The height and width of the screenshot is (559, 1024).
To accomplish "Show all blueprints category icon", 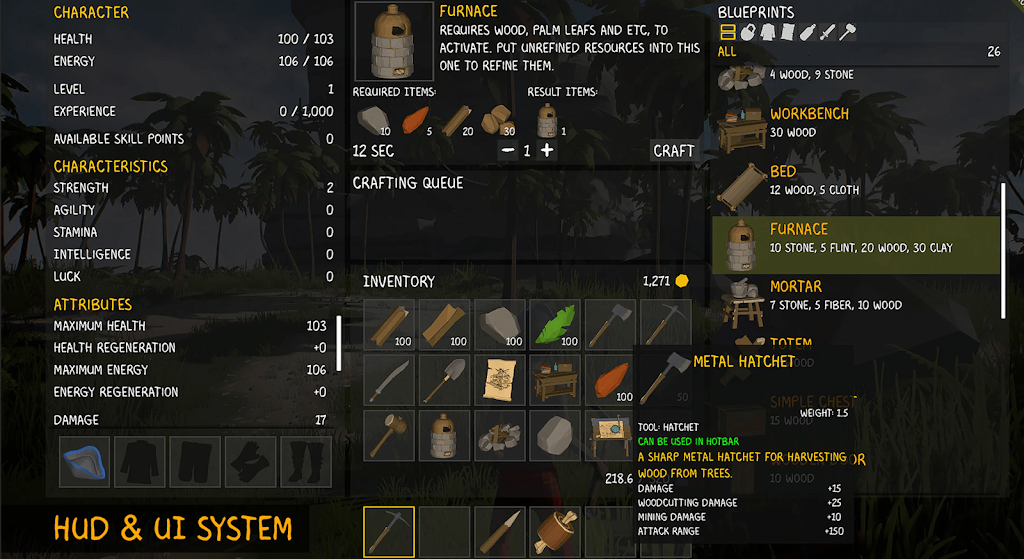I will [x=728, y=33].
